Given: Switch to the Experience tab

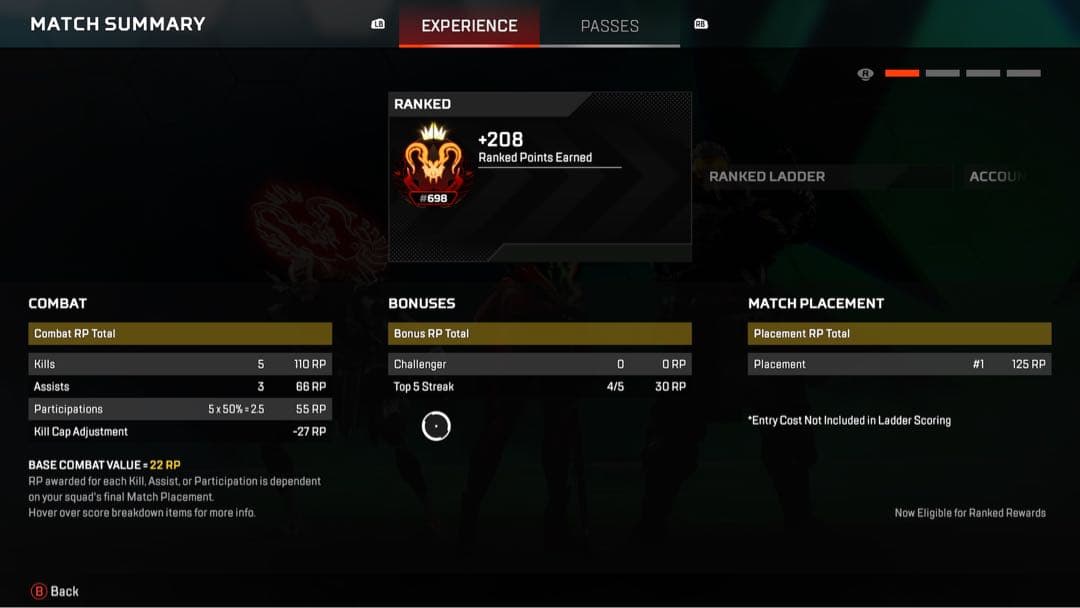Looking at the screenshot, I should click(x=469, y=26).
